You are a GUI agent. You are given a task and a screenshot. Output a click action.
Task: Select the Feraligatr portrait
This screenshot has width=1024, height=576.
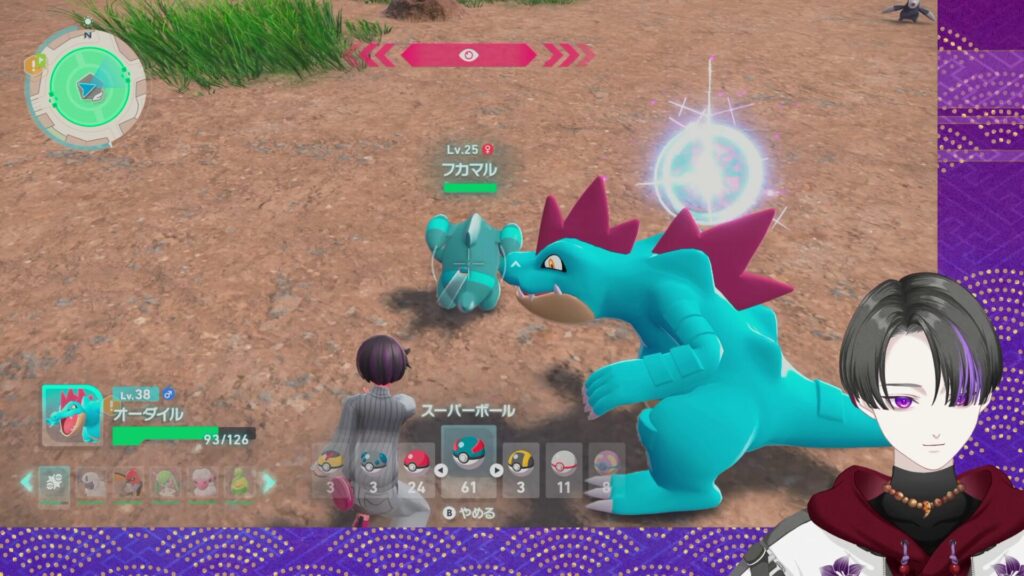(70, 415)
